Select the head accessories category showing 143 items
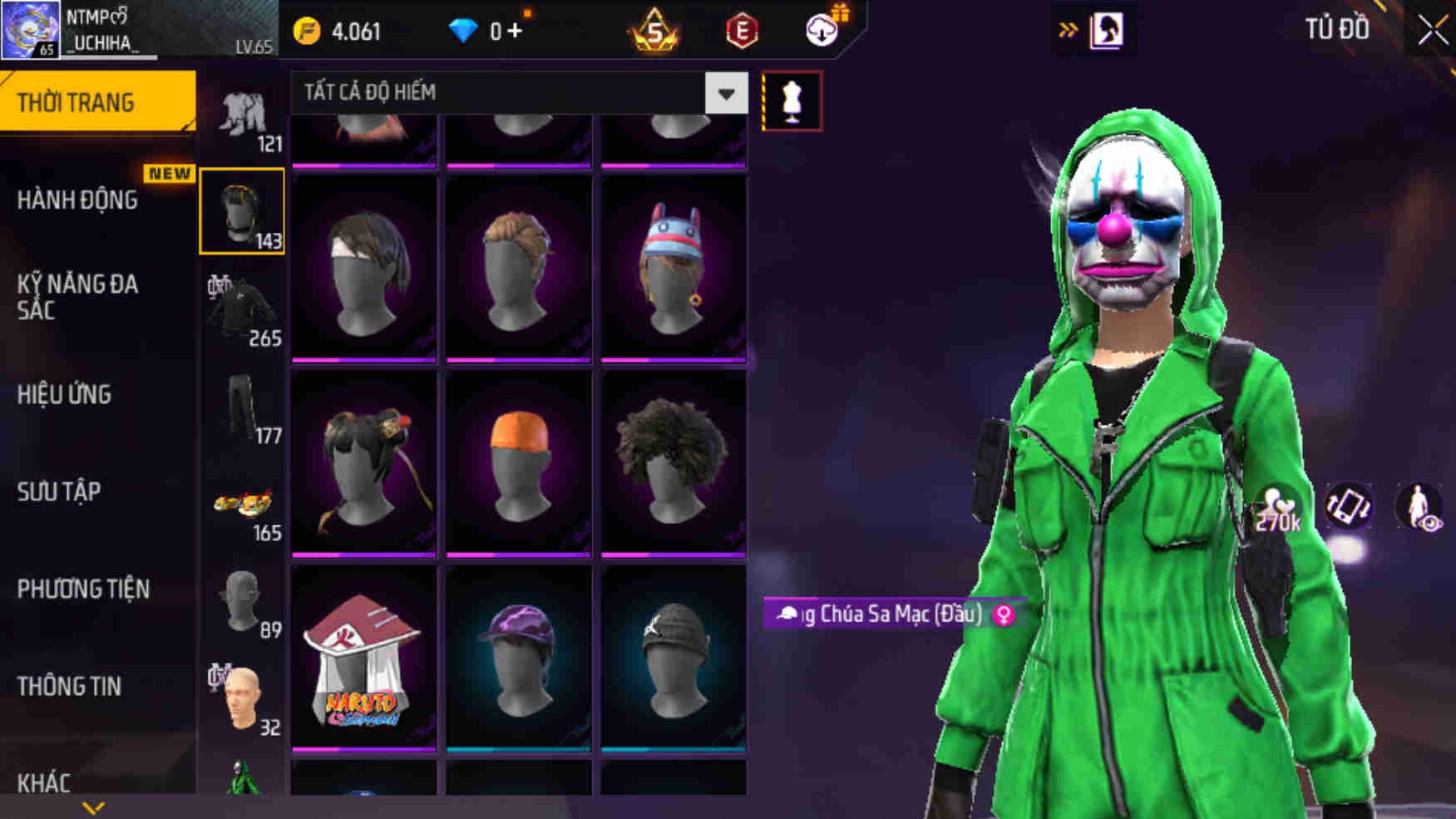The height and width of the screenshot is (819, 1456). click(x=242, y=212)
